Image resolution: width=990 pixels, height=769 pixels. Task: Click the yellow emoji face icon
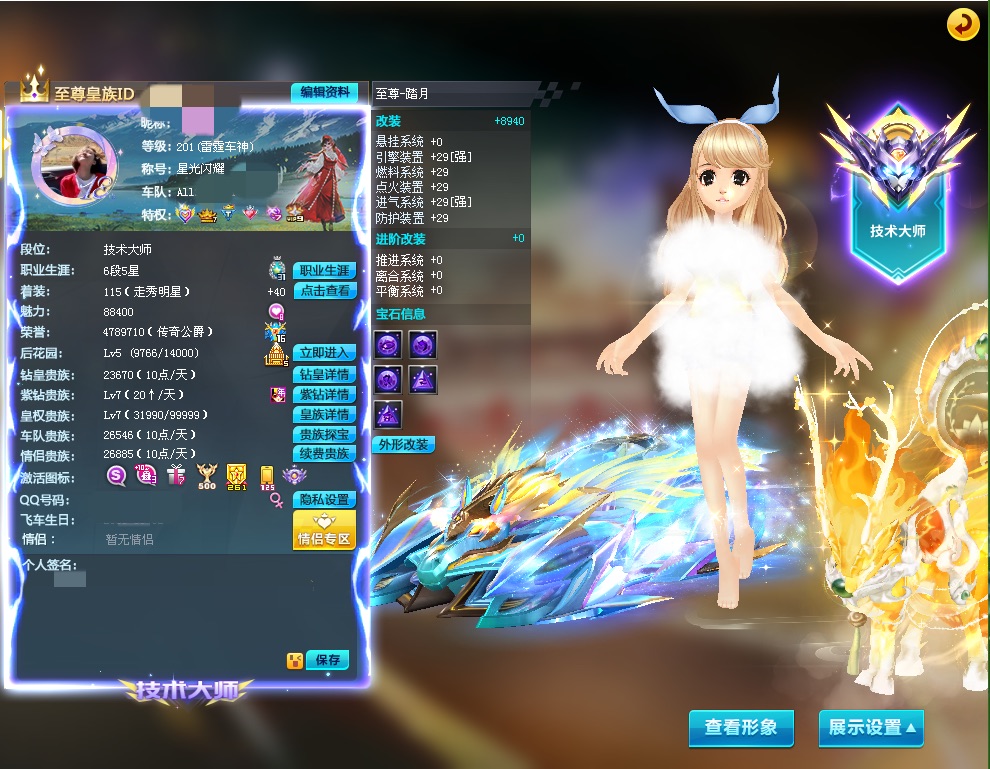point(294,660)
